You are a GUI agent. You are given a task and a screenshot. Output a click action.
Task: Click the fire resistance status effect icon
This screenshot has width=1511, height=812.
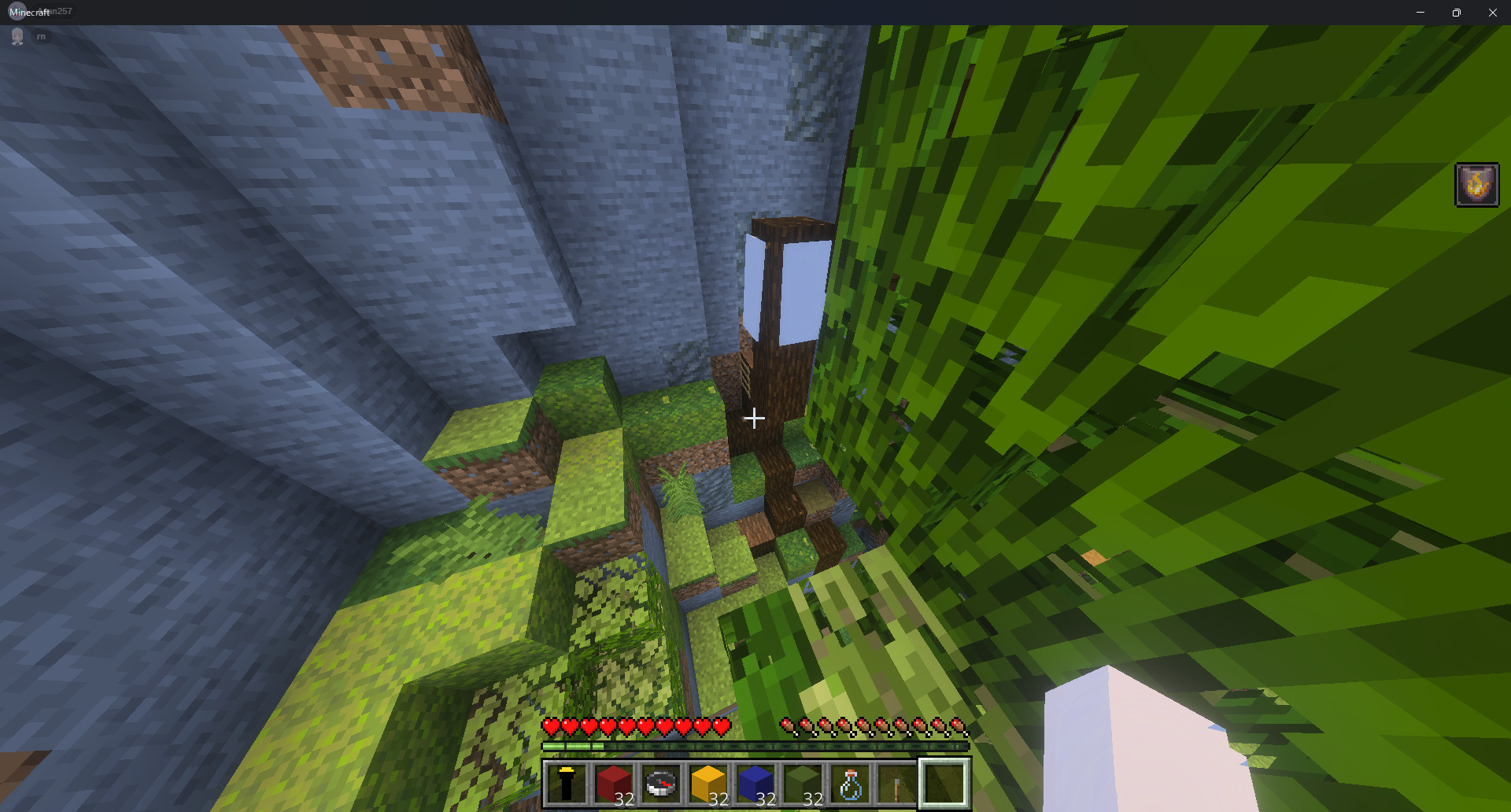coord(1476,185)
